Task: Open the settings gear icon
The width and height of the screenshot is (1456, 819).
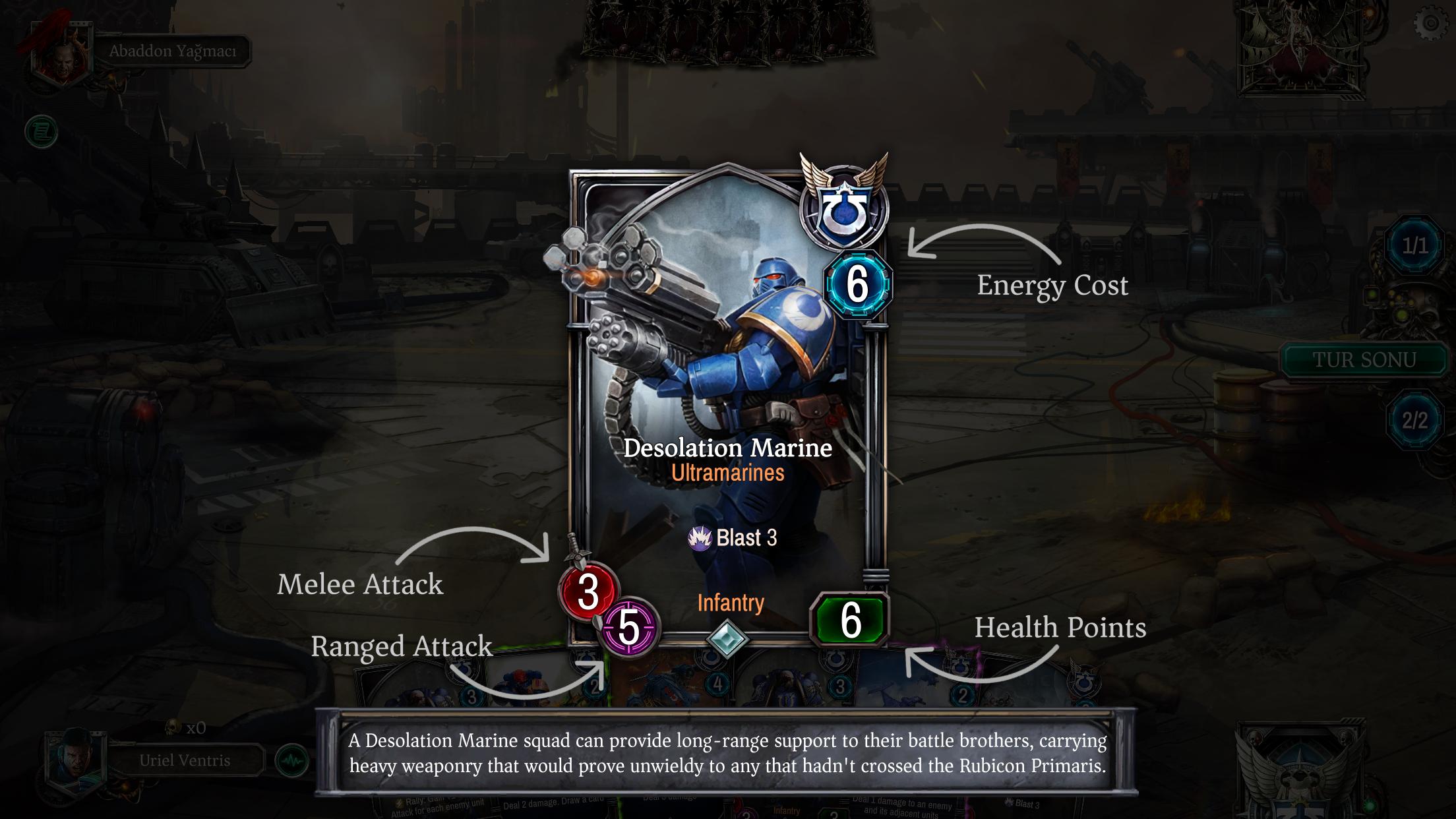Action: click(1430, 24)
